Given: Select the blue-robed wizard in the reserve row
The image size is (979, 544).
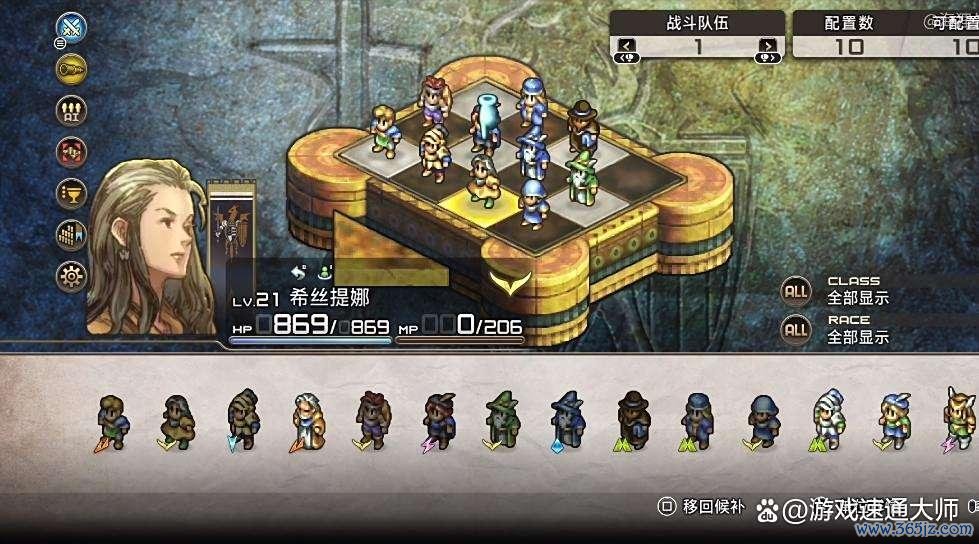Looking at the screenshot, I should coord(566,418).
